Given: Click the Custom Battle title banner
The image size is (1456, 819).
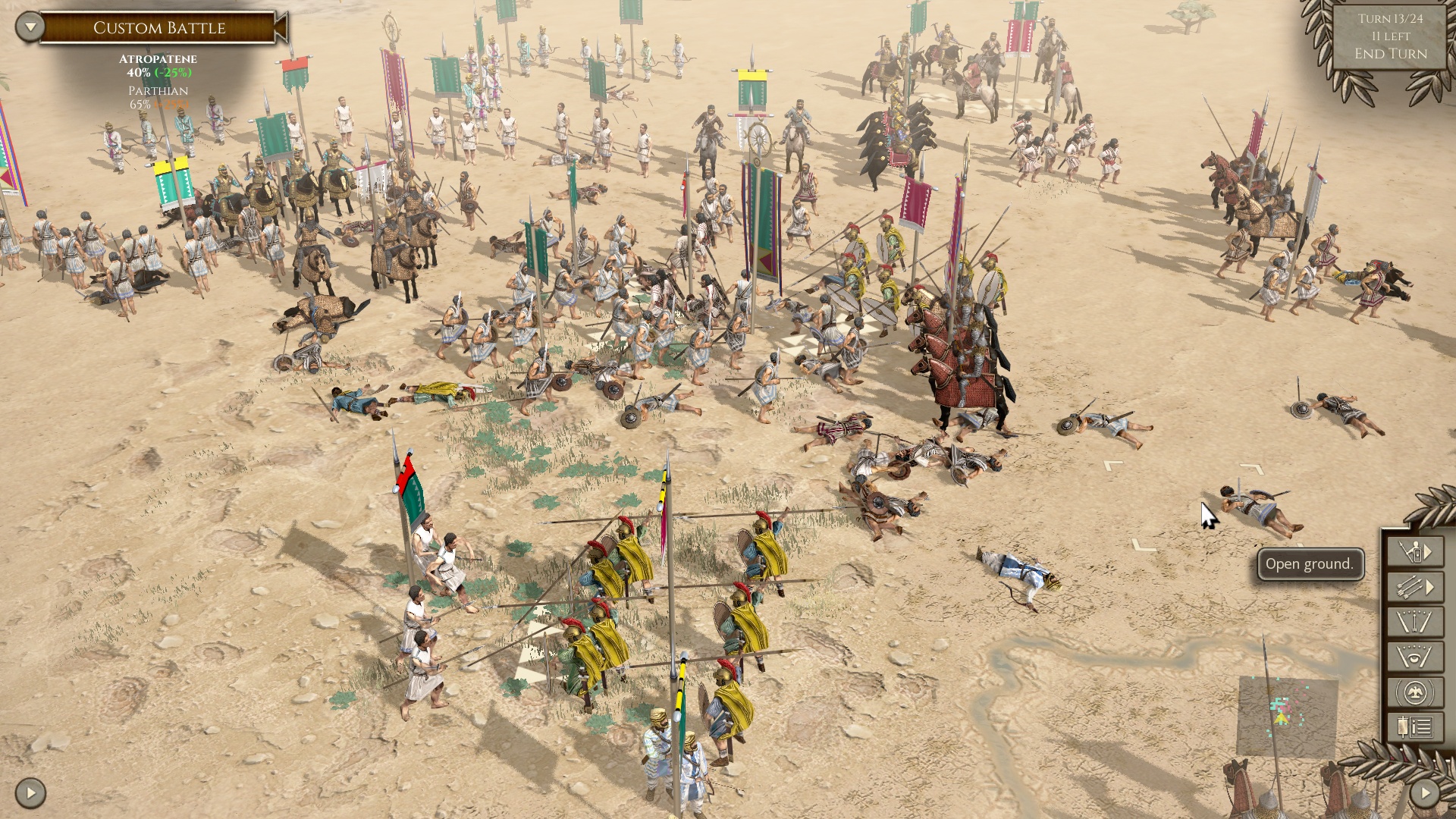Looking at the screenshot, I should point(158,29).
